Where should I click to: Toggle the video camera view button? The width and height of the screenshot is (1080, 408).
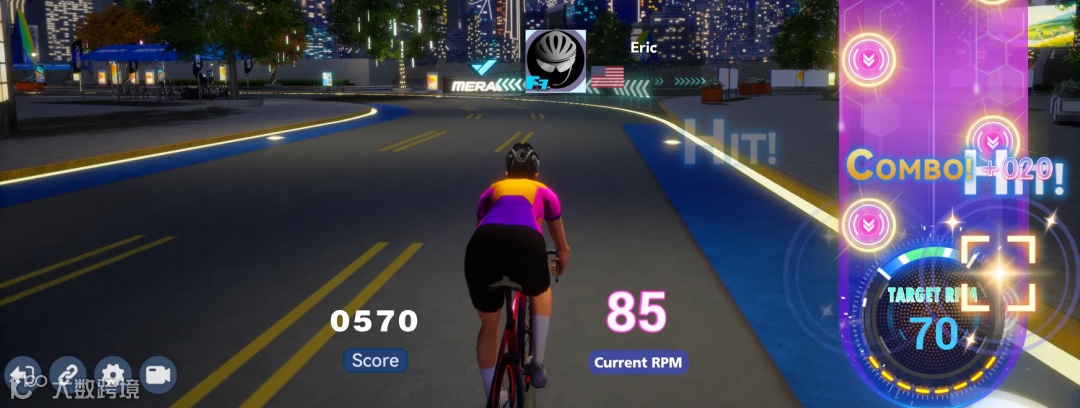(158, 374)
